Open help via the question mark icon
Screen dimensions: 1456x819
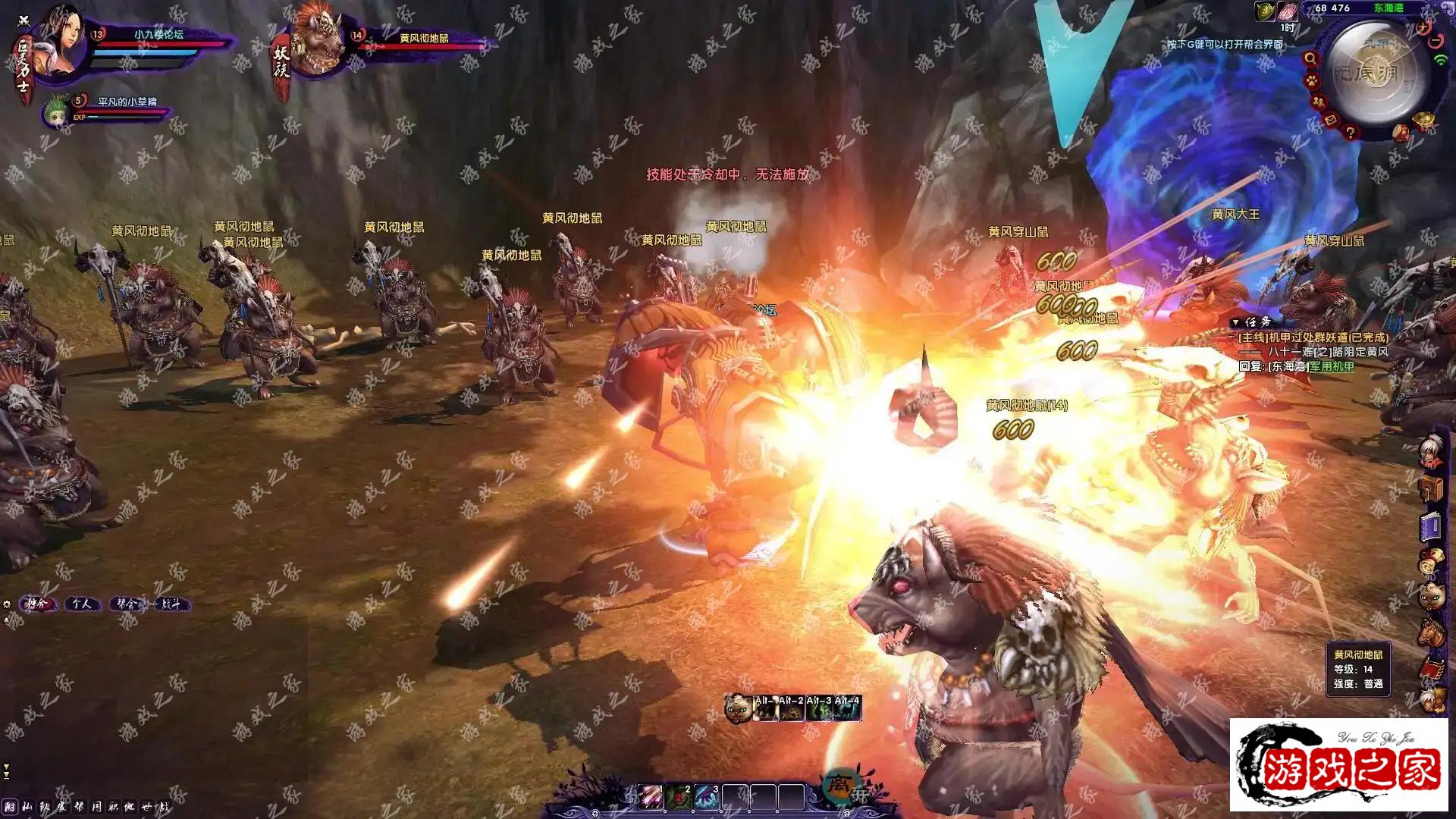coord(1350,133)
